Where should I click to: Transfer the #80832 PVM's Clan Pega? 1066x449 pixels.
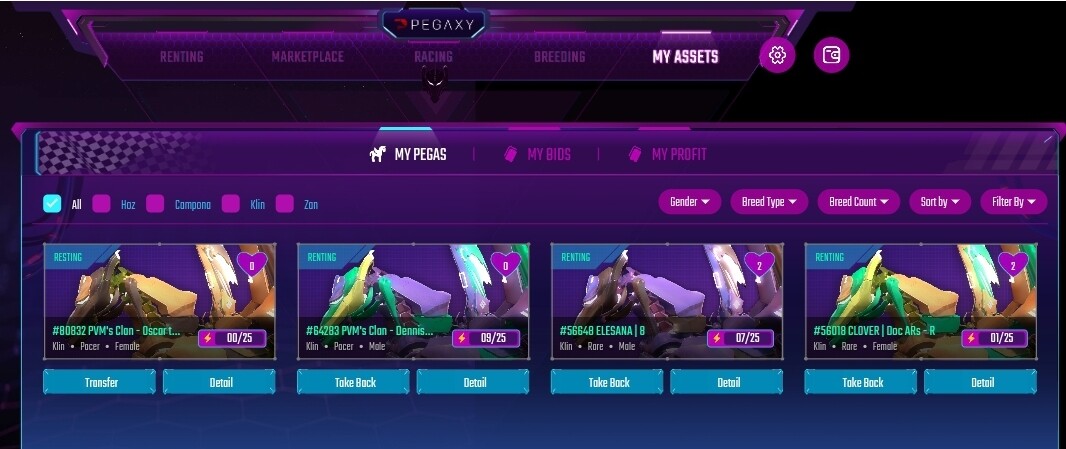click(x=100, y=382)
